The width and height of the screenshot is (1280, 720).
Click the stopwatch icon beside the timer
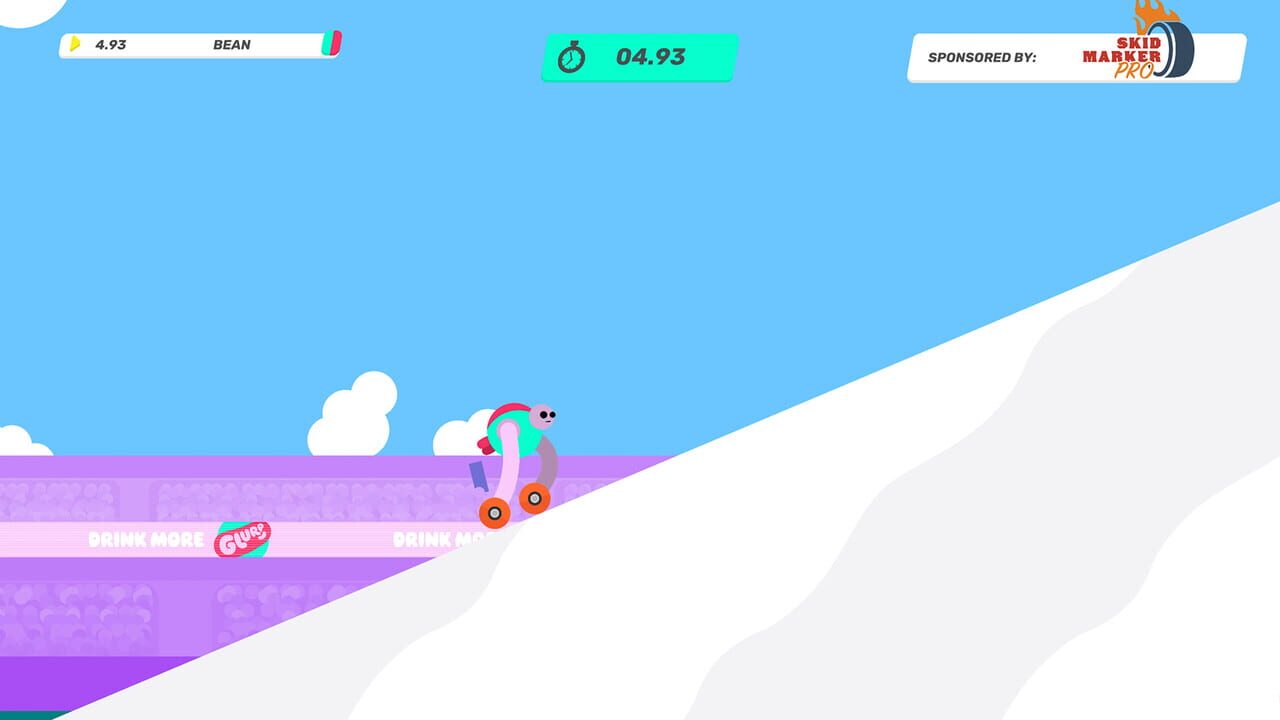tap(573, 57)
